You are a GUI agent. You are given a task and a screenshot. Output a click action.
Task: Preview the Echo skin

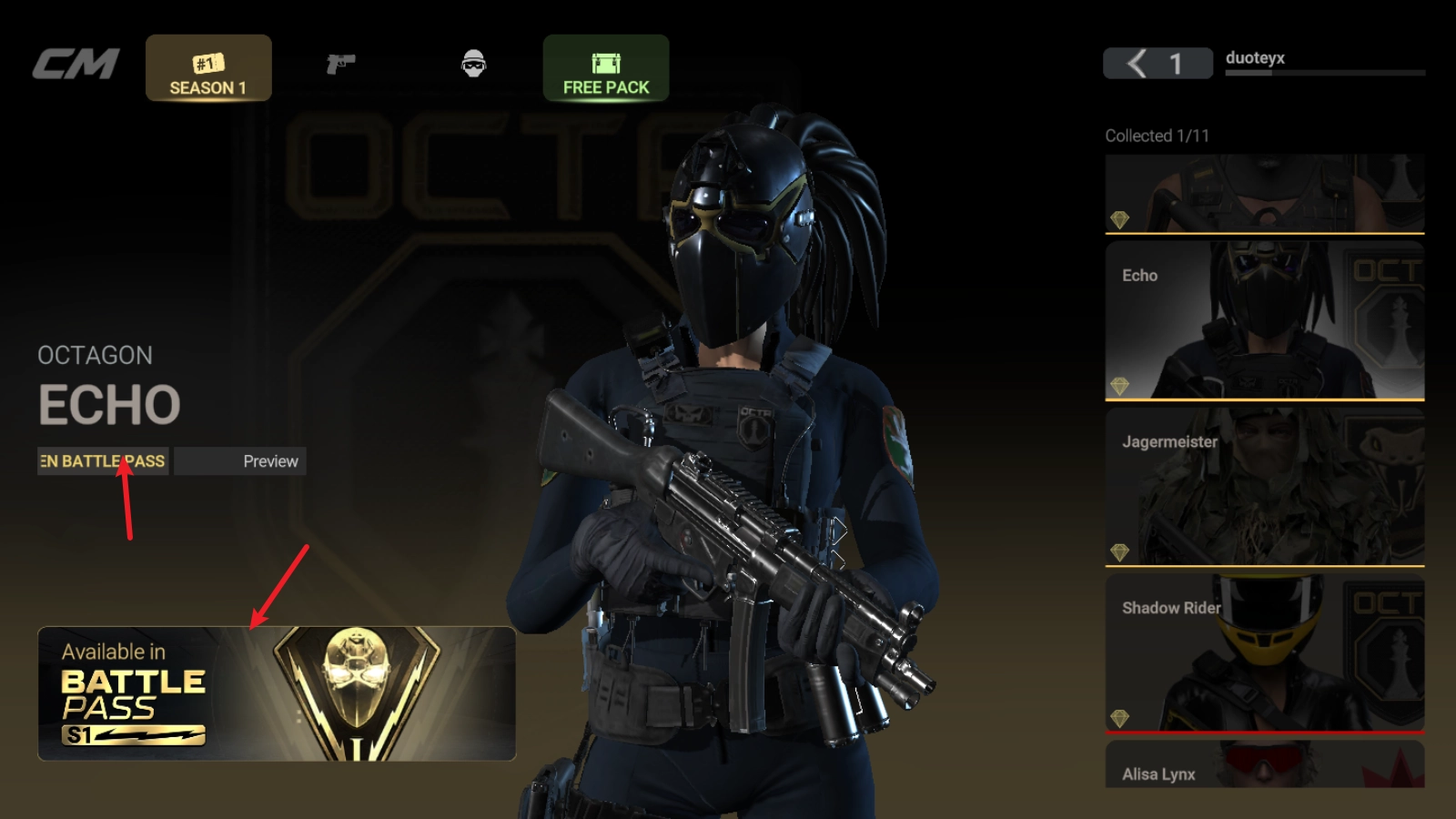[240, 461]
